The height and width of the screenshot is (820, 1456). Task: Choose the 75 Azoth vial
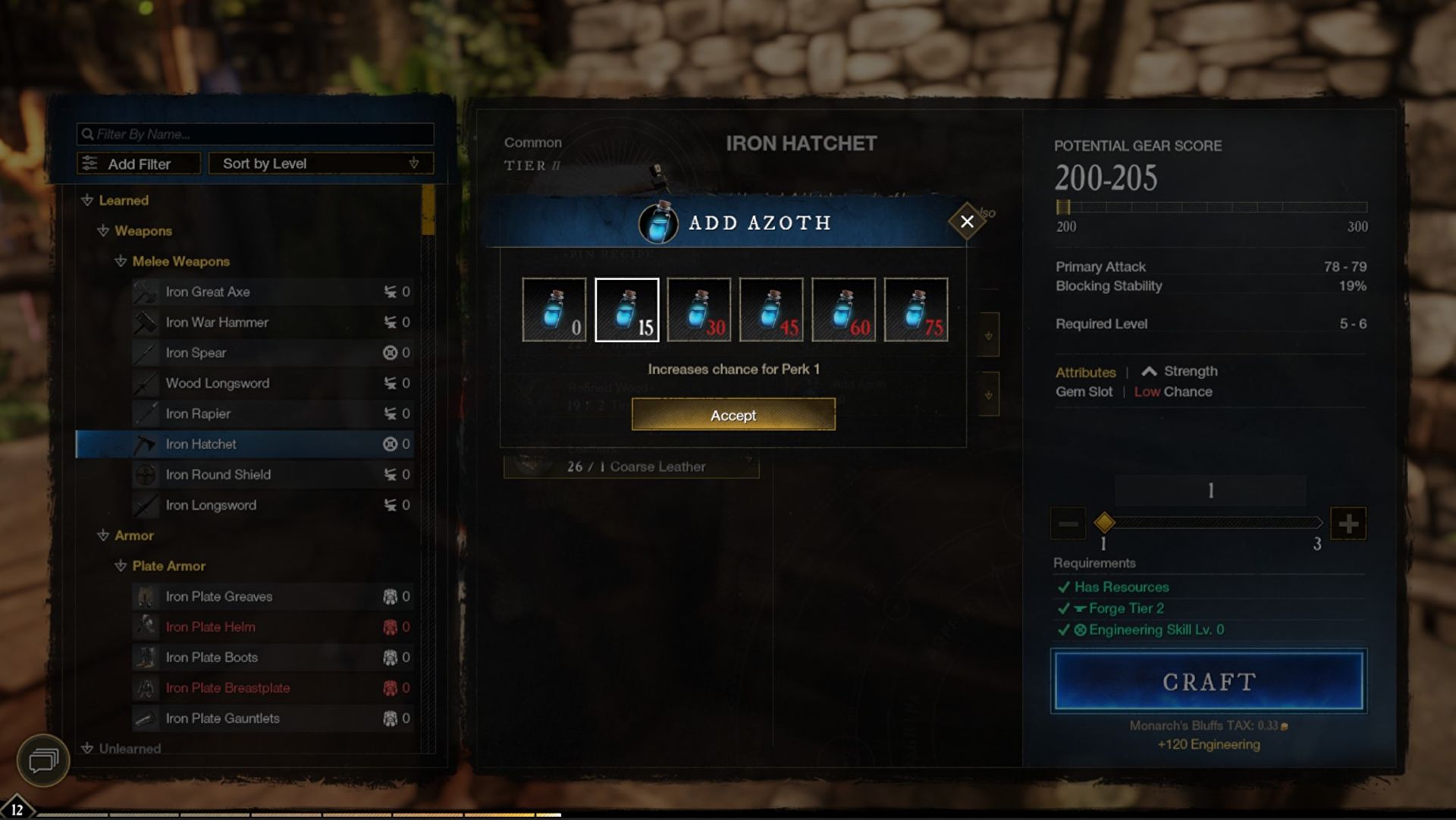pos(916,309)
